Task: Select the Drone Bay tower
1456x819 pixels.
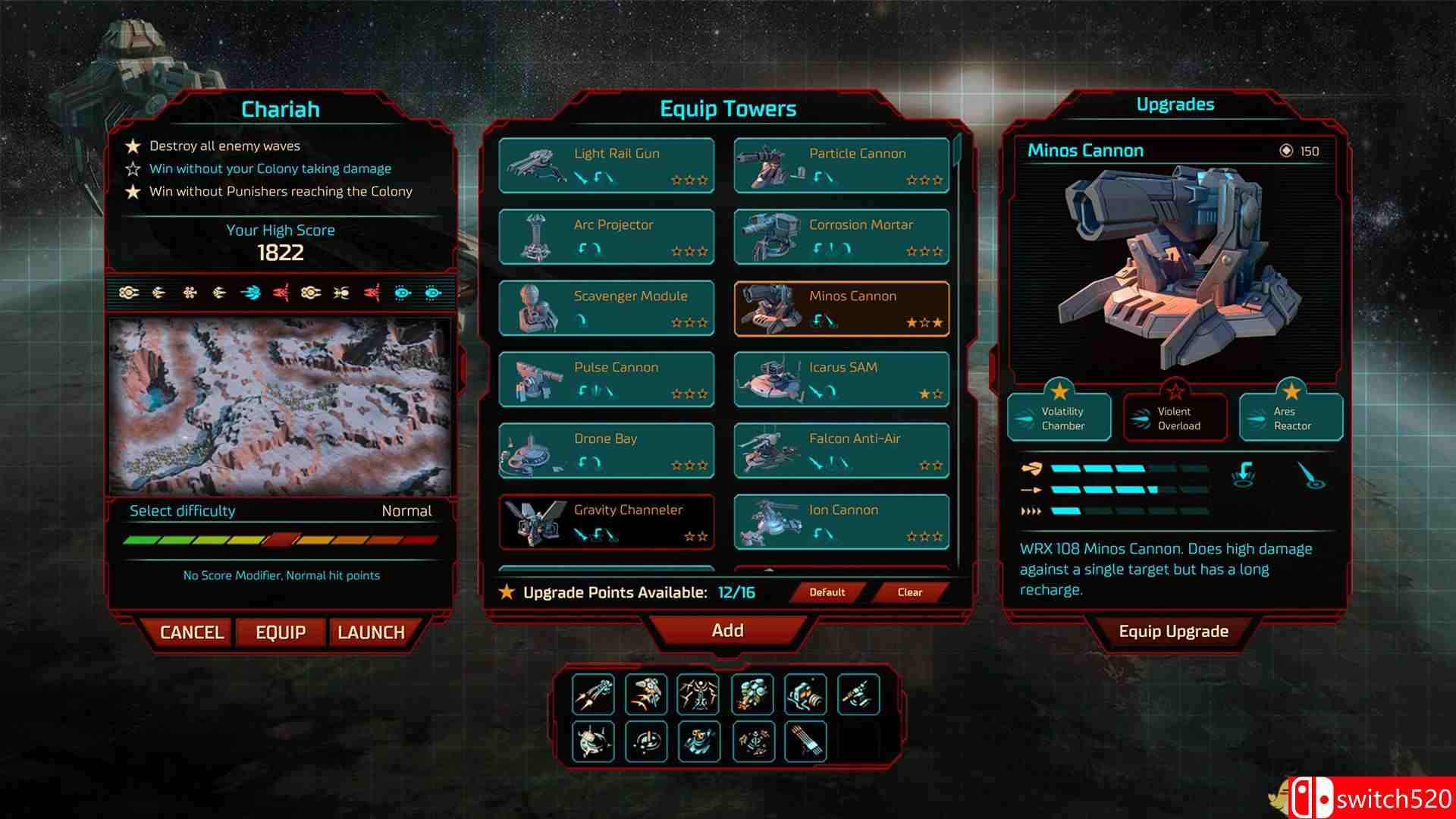Action: tap(607, 450)
